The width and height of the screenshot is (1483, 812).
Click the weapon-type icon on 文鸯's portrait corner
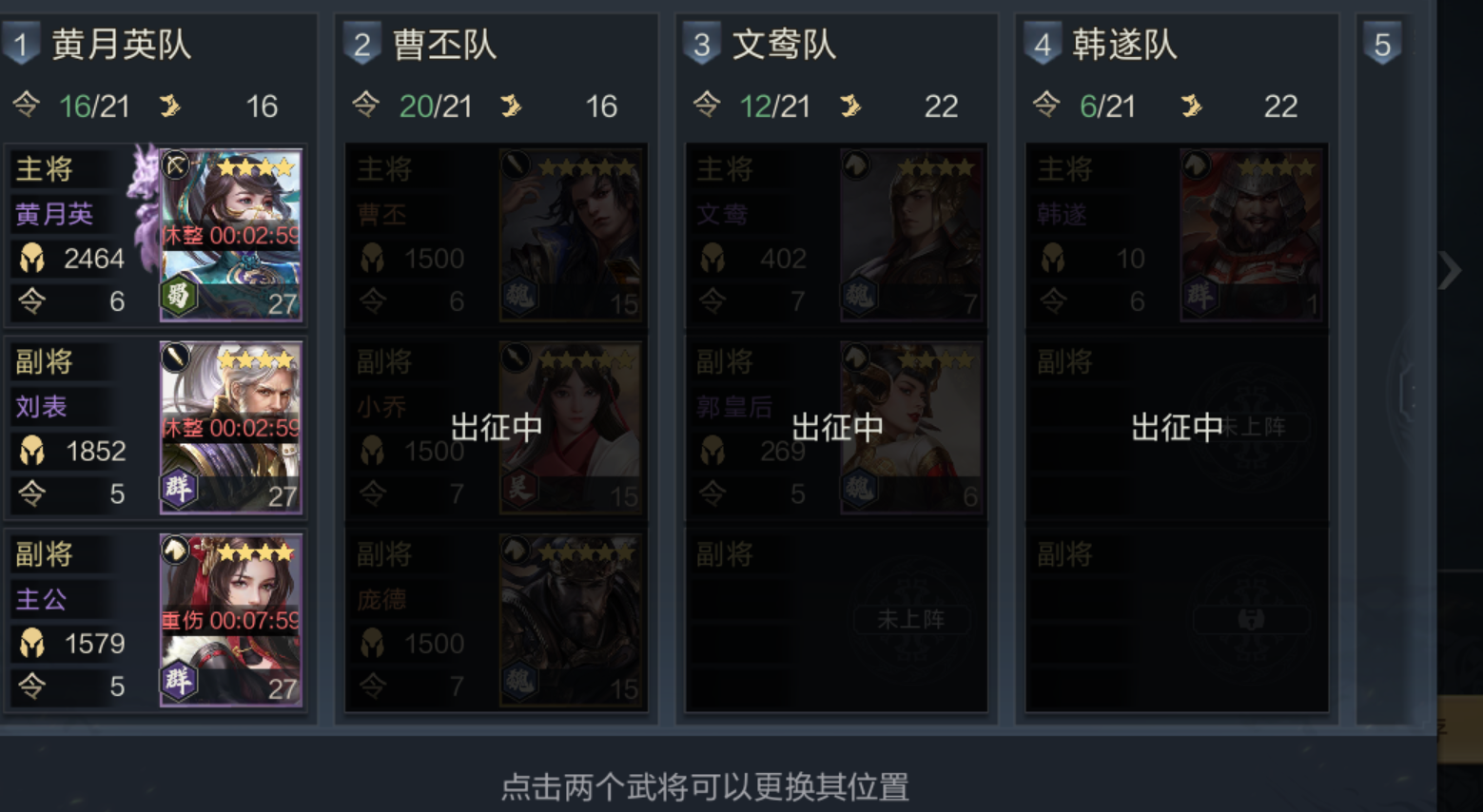click(x=854, y=164)
